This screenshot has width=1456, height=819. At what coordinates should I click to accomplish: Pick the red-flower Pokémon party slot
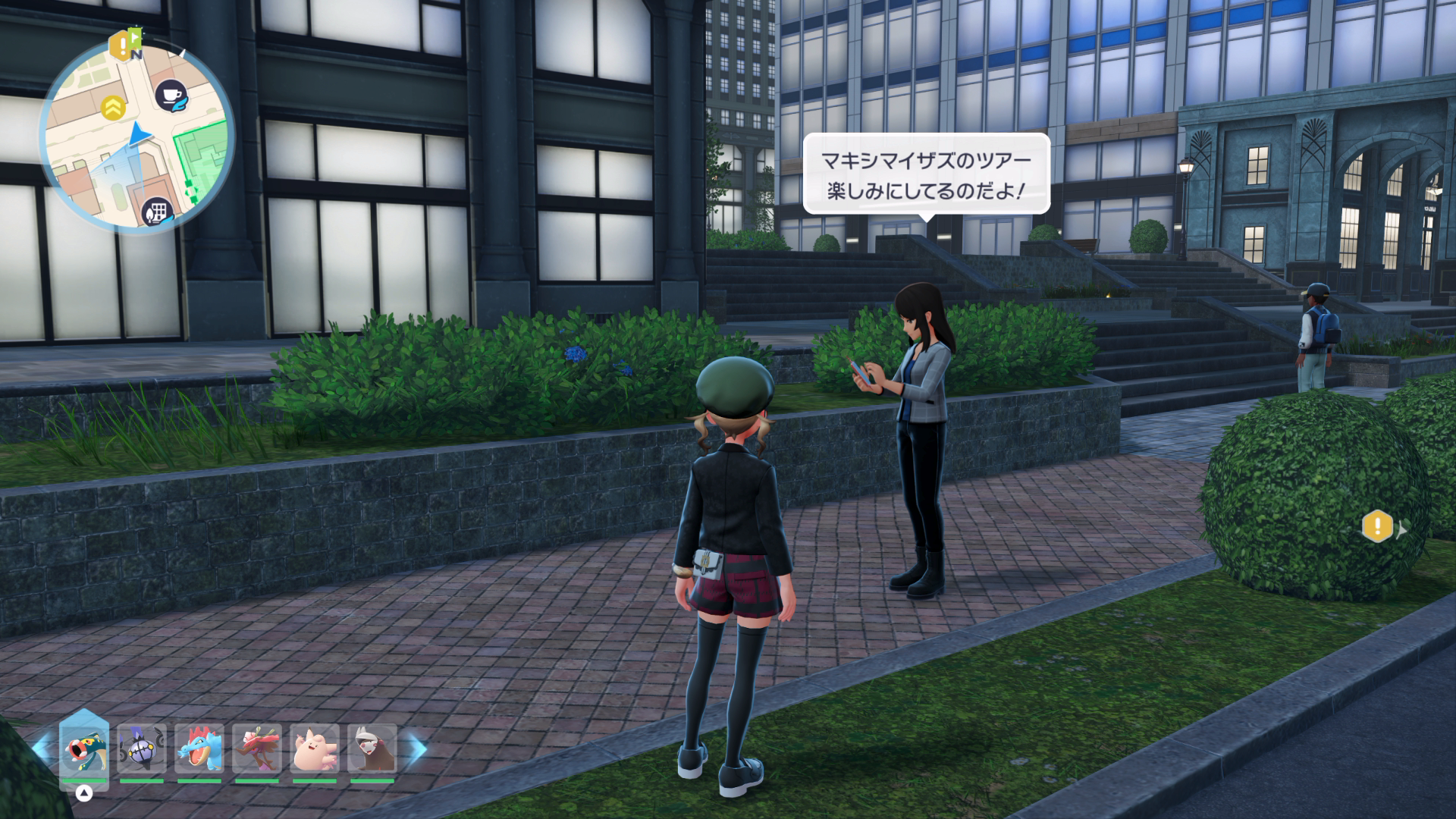tap(256, 748)
